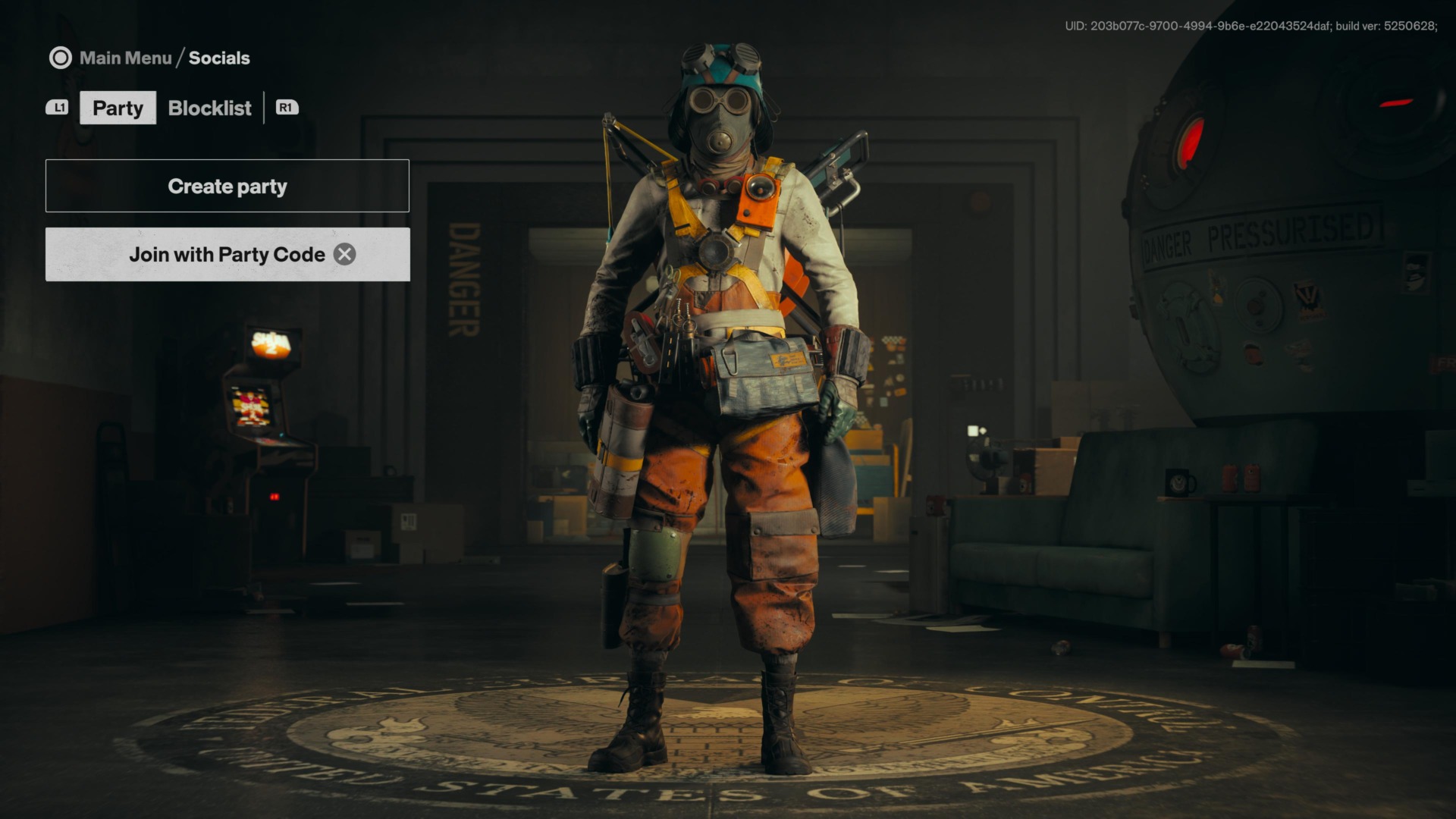
Task: Click the circle back icon beside Main Menu
Action: [x=61, y=57]
